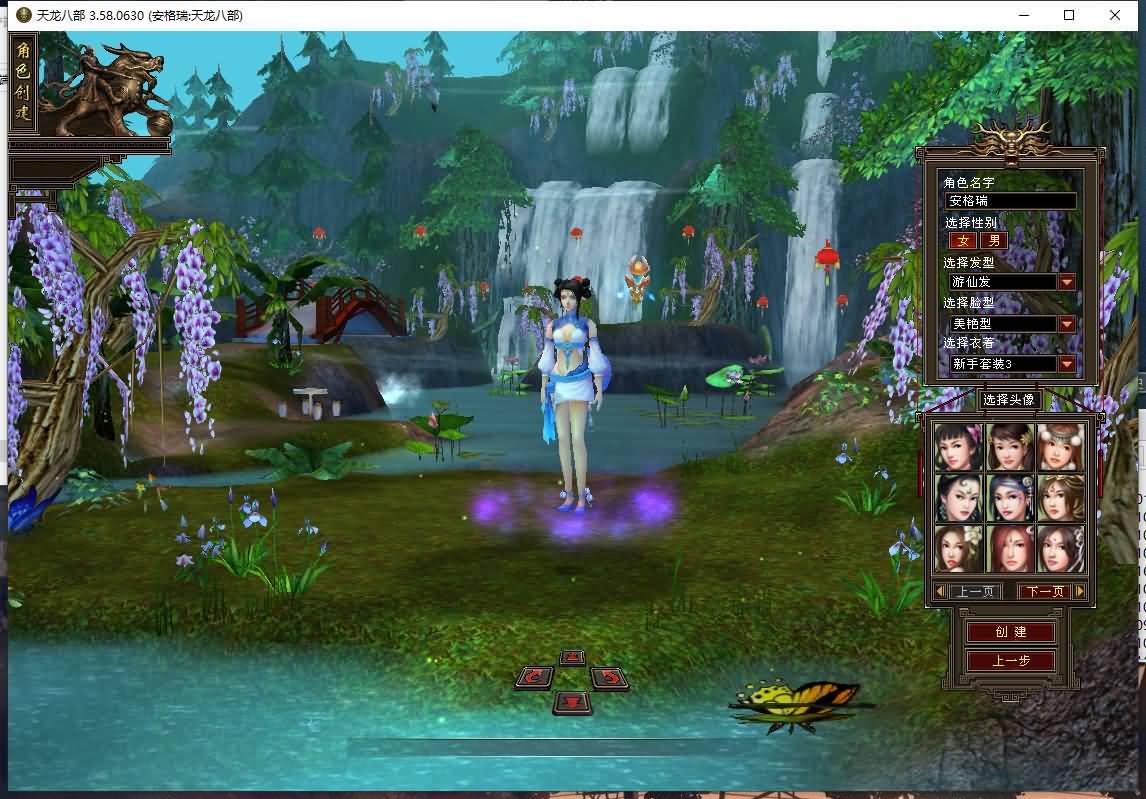Choose the male 男 gender button
Viewport: 1146px width, 799px height.
pos(994,241)
